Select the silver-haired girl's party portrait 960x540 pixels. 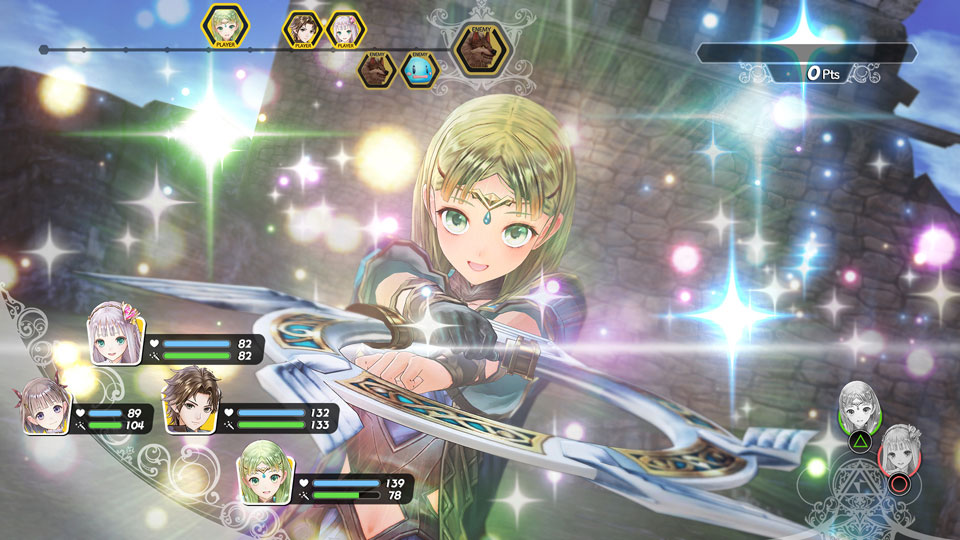(x=116, y=332)
